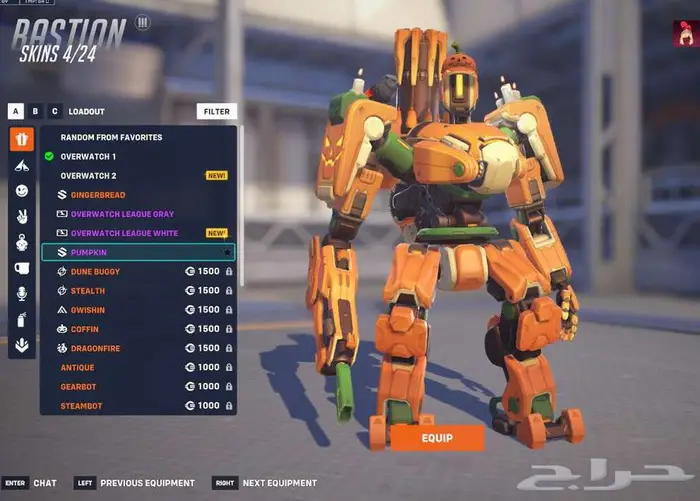Preview the Coffin skin

coord(86,329)
